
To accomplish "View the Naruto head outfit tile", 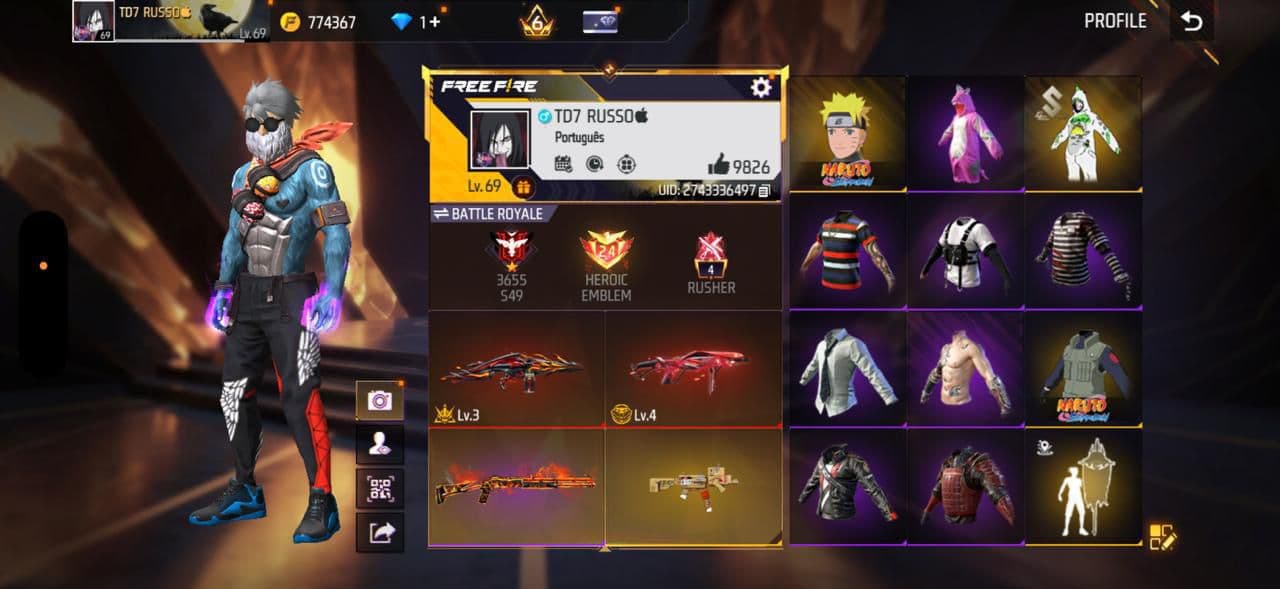I will [x=847, y=134].
